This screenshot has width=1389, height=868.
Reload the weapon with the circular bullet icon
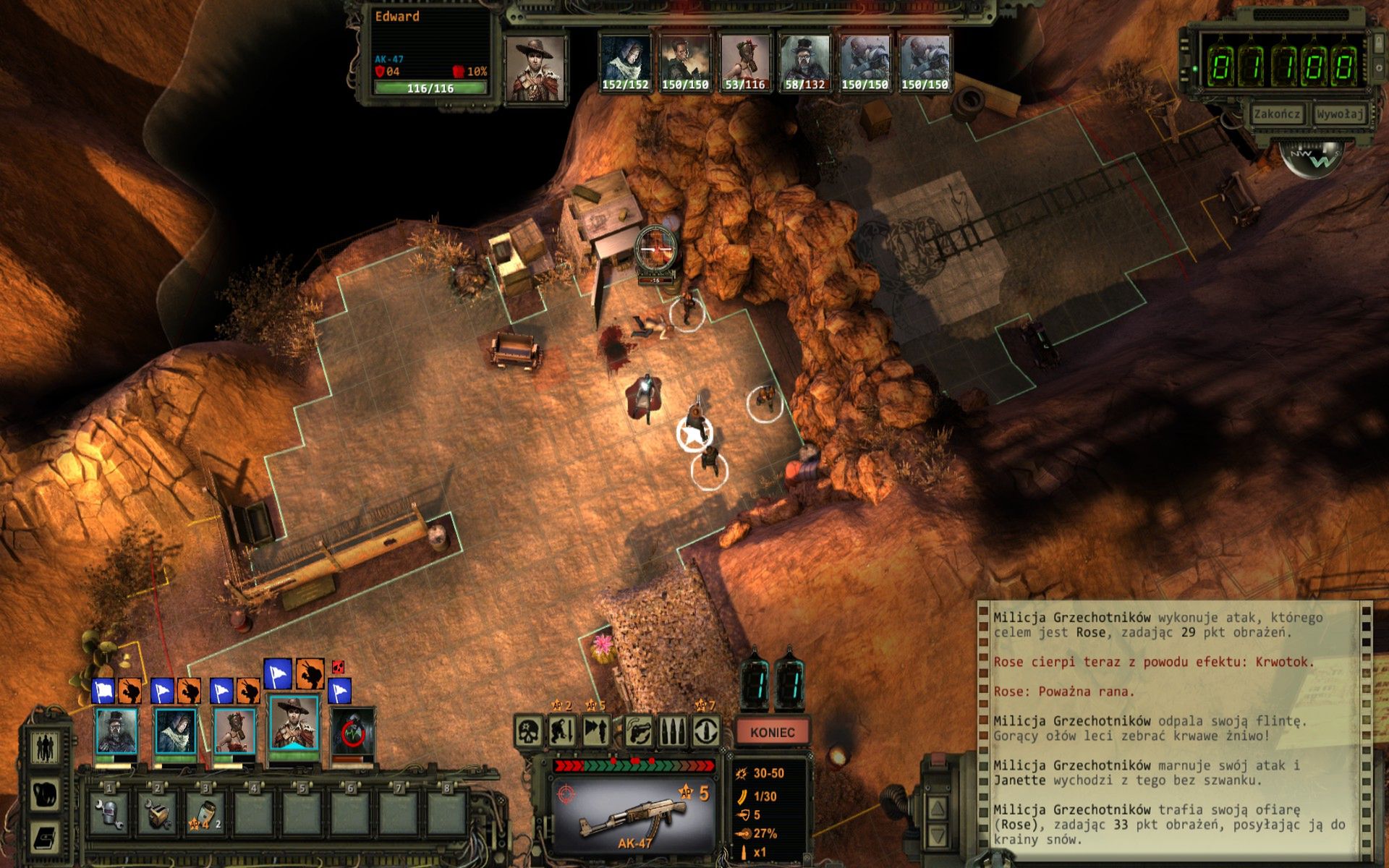pyautogui.click(x=706, y=731)
